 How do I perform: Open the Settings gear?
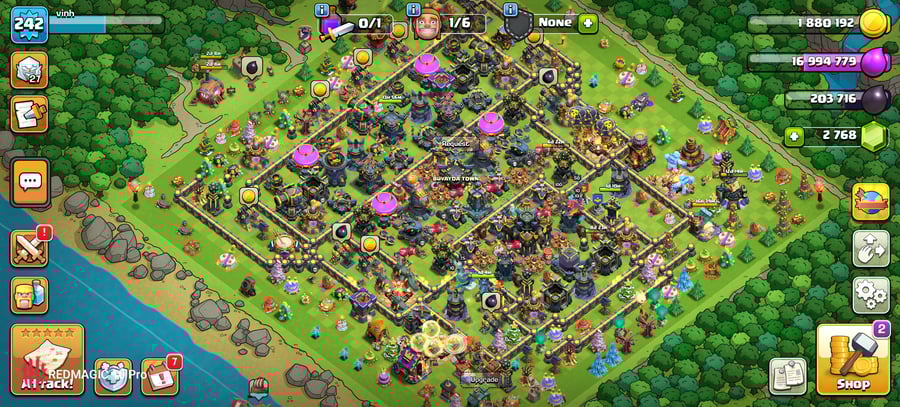[870, 295]
